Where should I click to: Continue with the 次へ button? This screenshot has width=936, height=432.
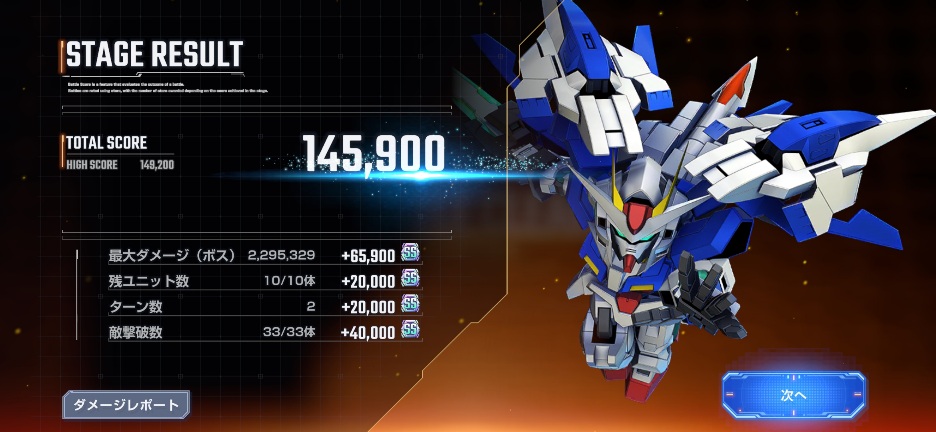(x=793, y=393)
